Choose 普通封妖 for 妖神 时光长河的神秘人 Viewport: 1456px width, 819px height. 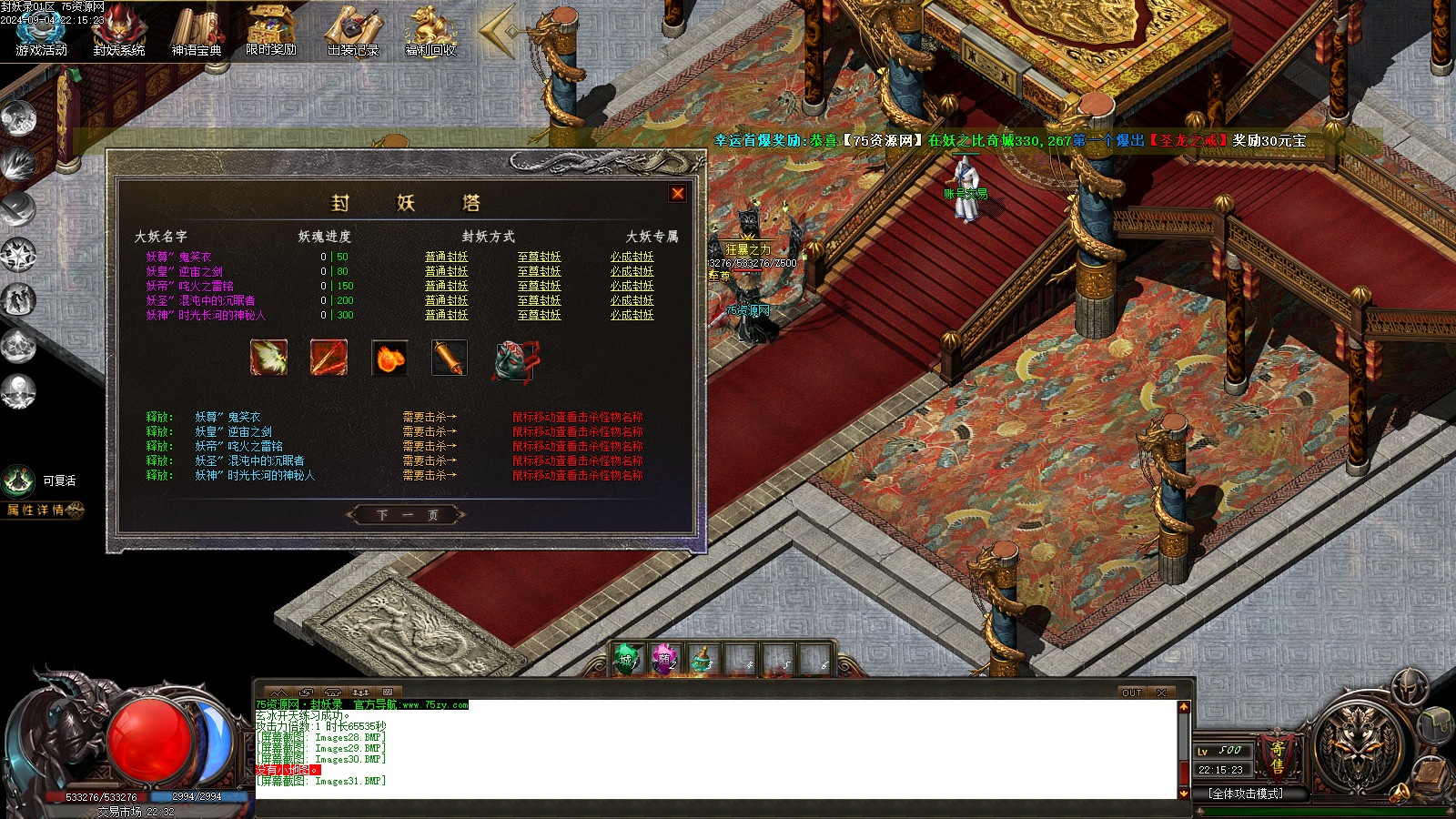click(x=446, y=315)
